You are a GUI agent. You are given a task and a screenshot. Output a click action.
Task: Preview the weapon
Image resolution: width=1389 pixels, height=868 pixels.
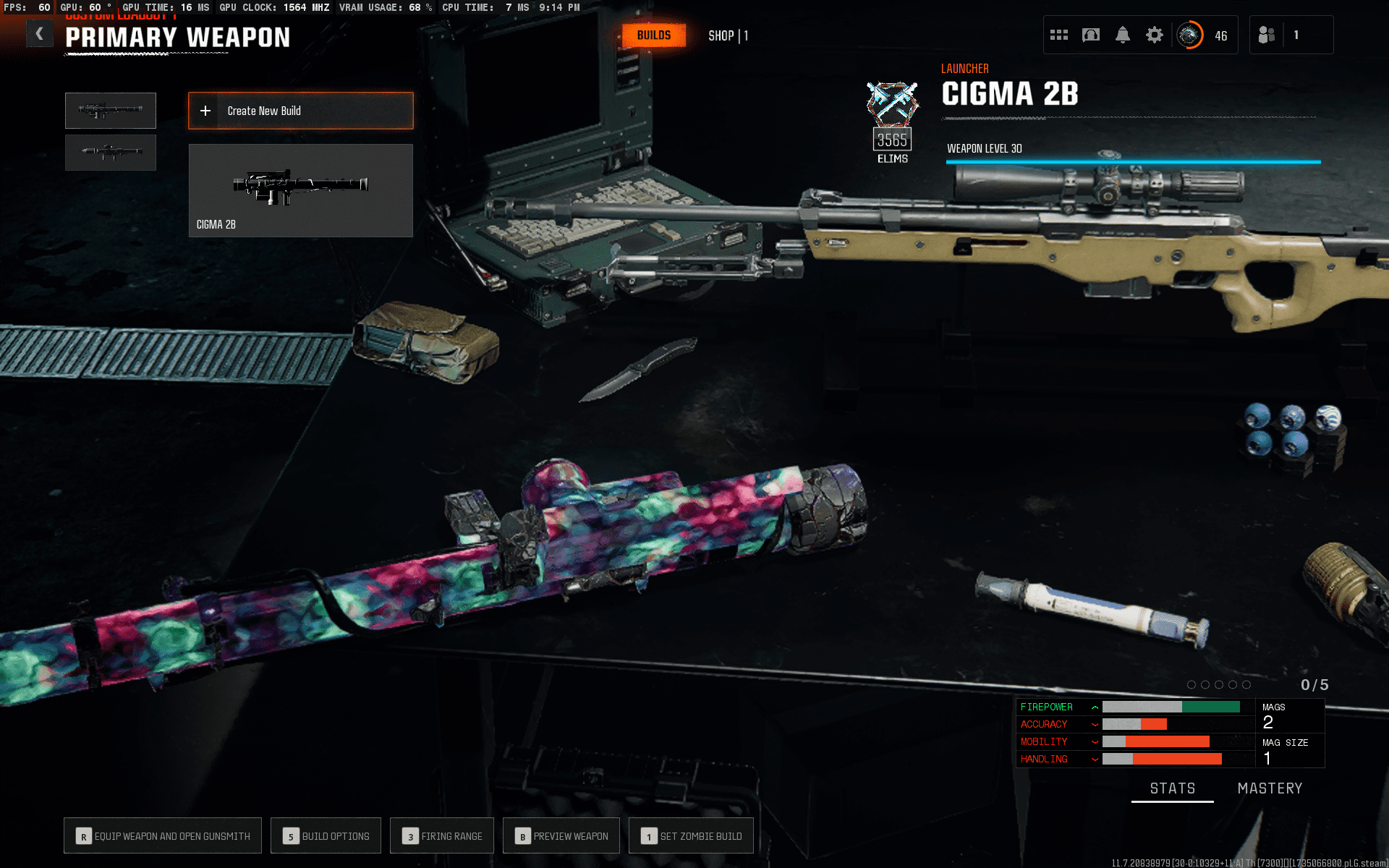(561, 836)
